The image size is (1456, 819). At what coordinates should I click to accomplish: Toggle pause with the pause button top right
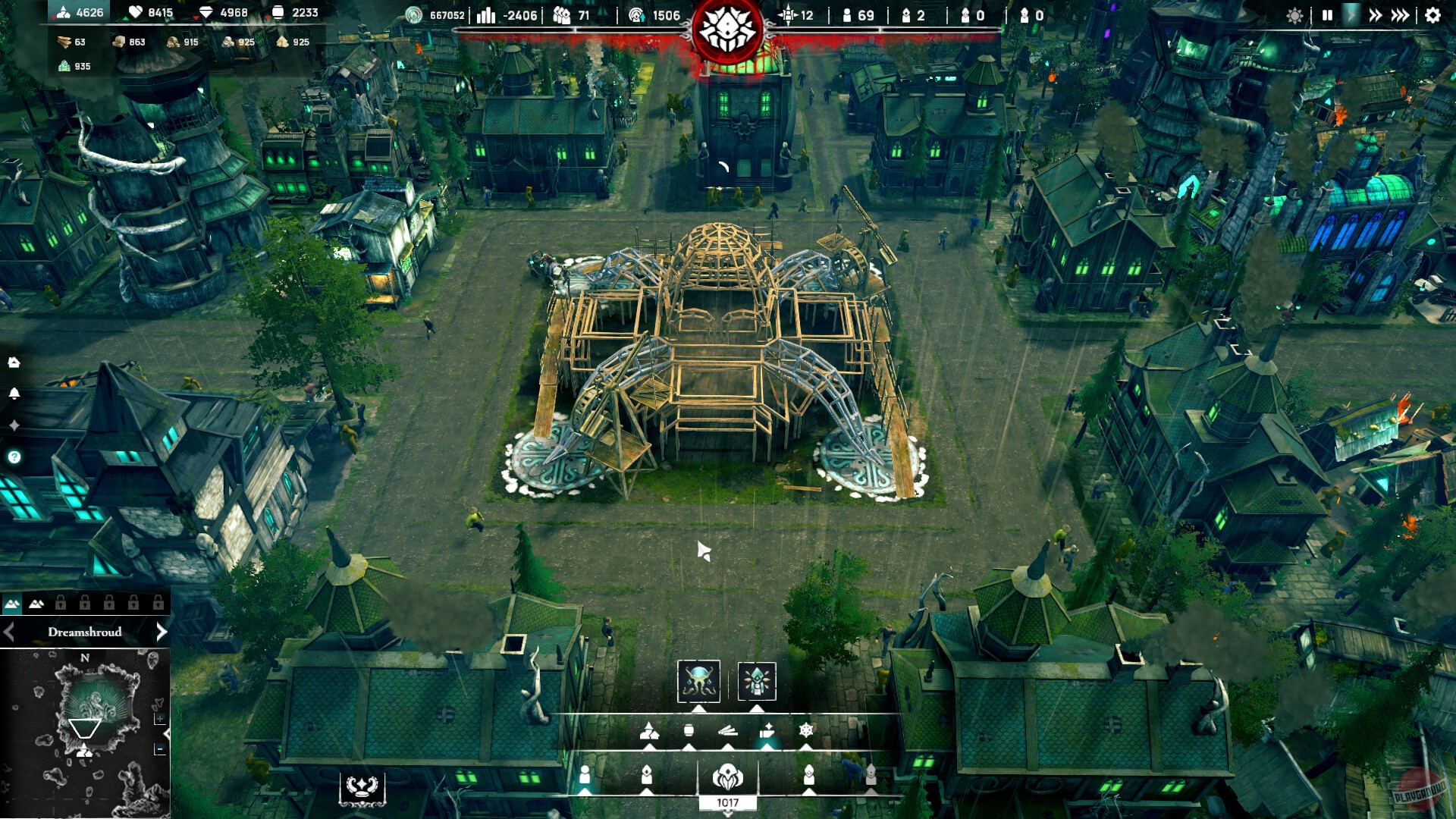coord(1328,15)
